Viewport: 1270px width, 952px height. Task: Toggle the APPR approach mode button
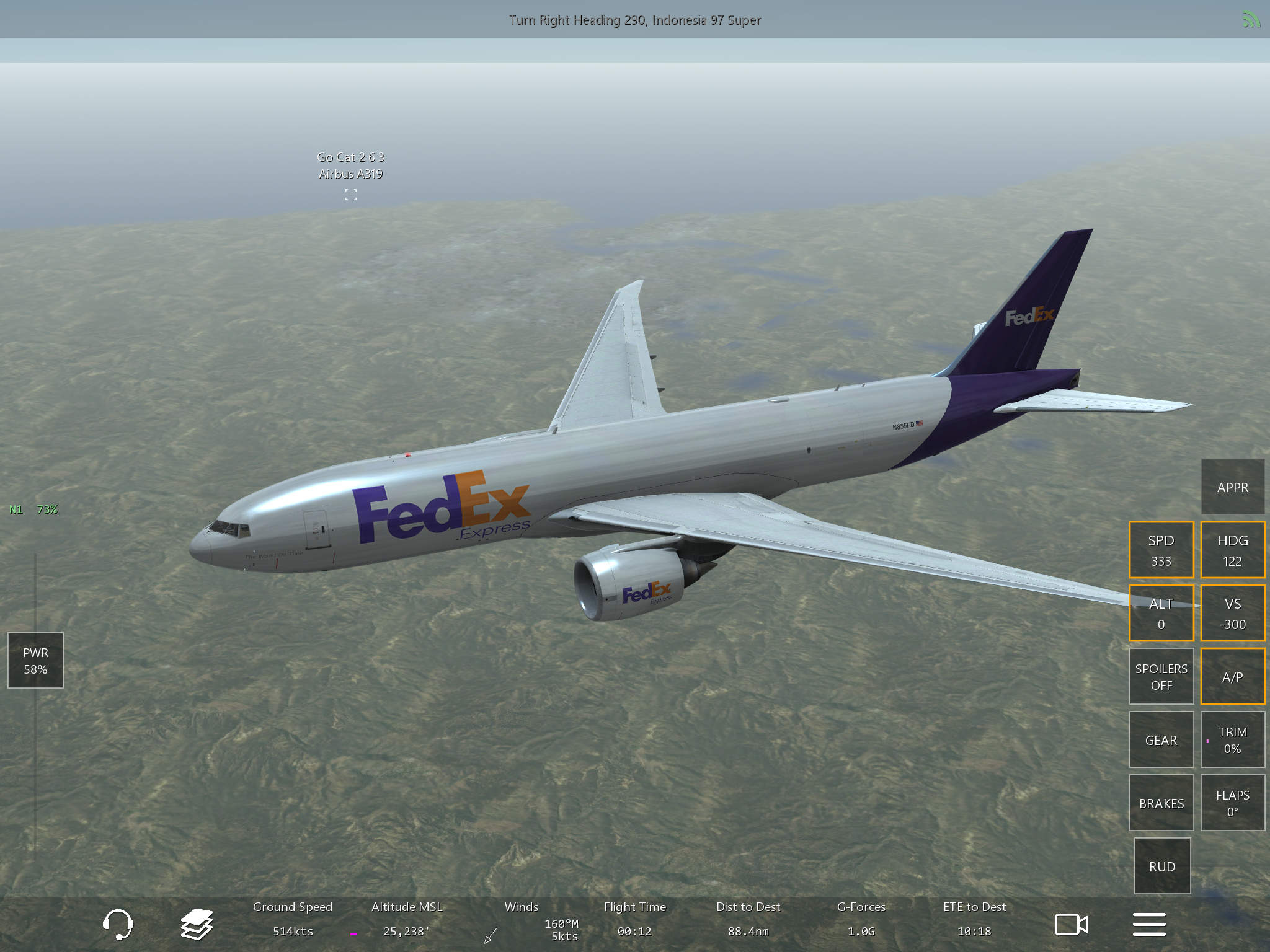(x=1232, y=487)
